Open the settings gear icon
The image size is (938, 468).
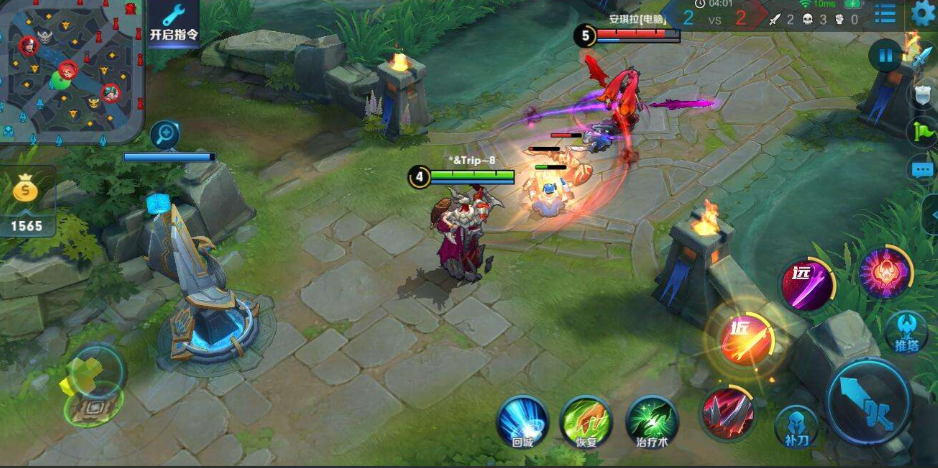click(923, 12)
